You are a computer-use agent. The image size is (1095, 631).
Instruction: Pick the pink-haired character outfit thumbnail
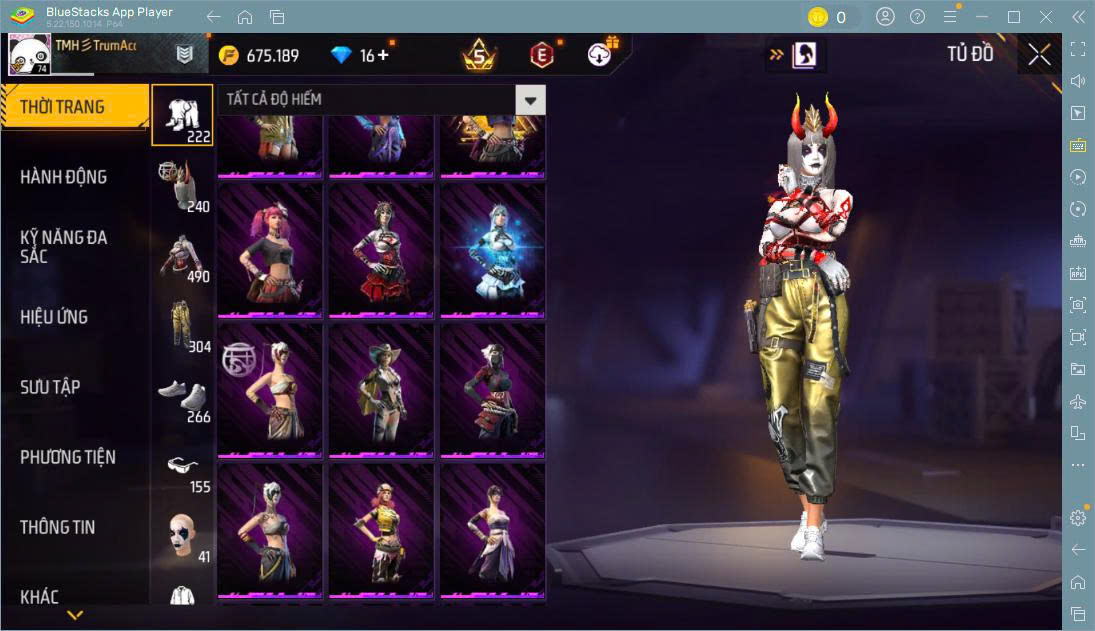(270, 250)
